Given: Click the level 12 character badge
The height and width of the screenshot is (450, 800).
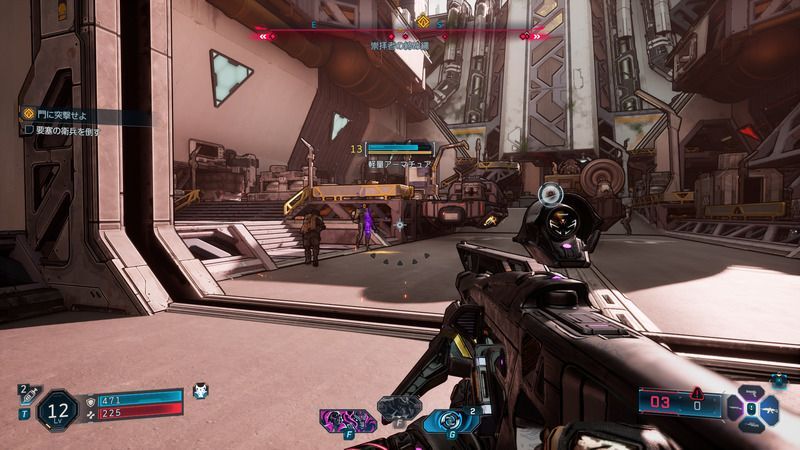Looking at the screenshot, I should pos(59,410).
